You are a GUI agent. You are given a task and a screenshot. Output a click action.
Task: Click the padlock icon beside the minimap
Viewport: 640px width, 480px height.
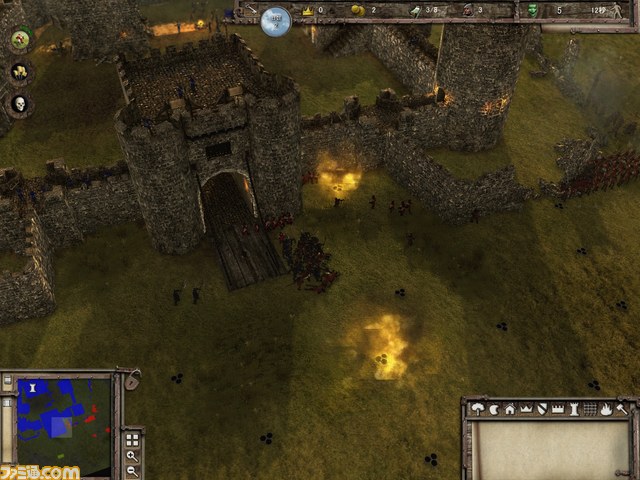(131, 381)
